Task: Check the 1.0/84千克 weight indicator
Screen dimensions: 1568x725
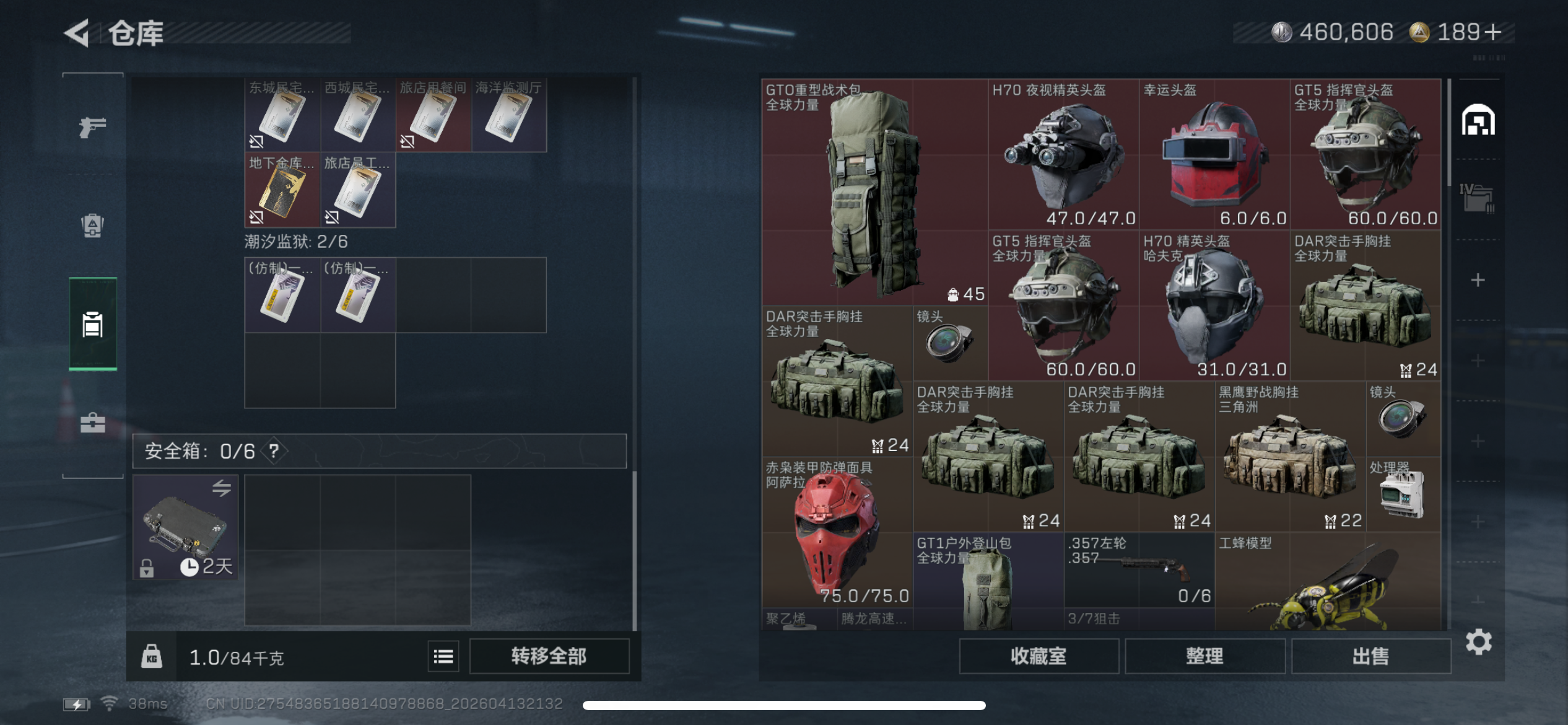Action: pos(237,657)
